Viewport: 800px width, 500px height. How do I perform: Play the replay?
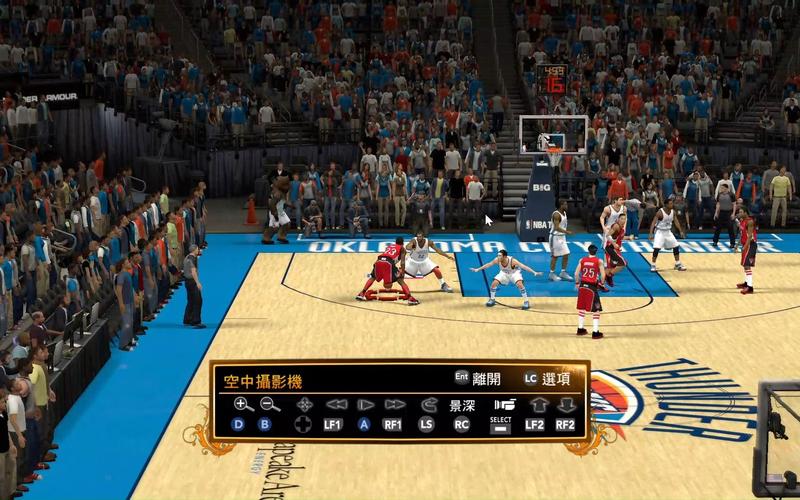tap(365, 405)
